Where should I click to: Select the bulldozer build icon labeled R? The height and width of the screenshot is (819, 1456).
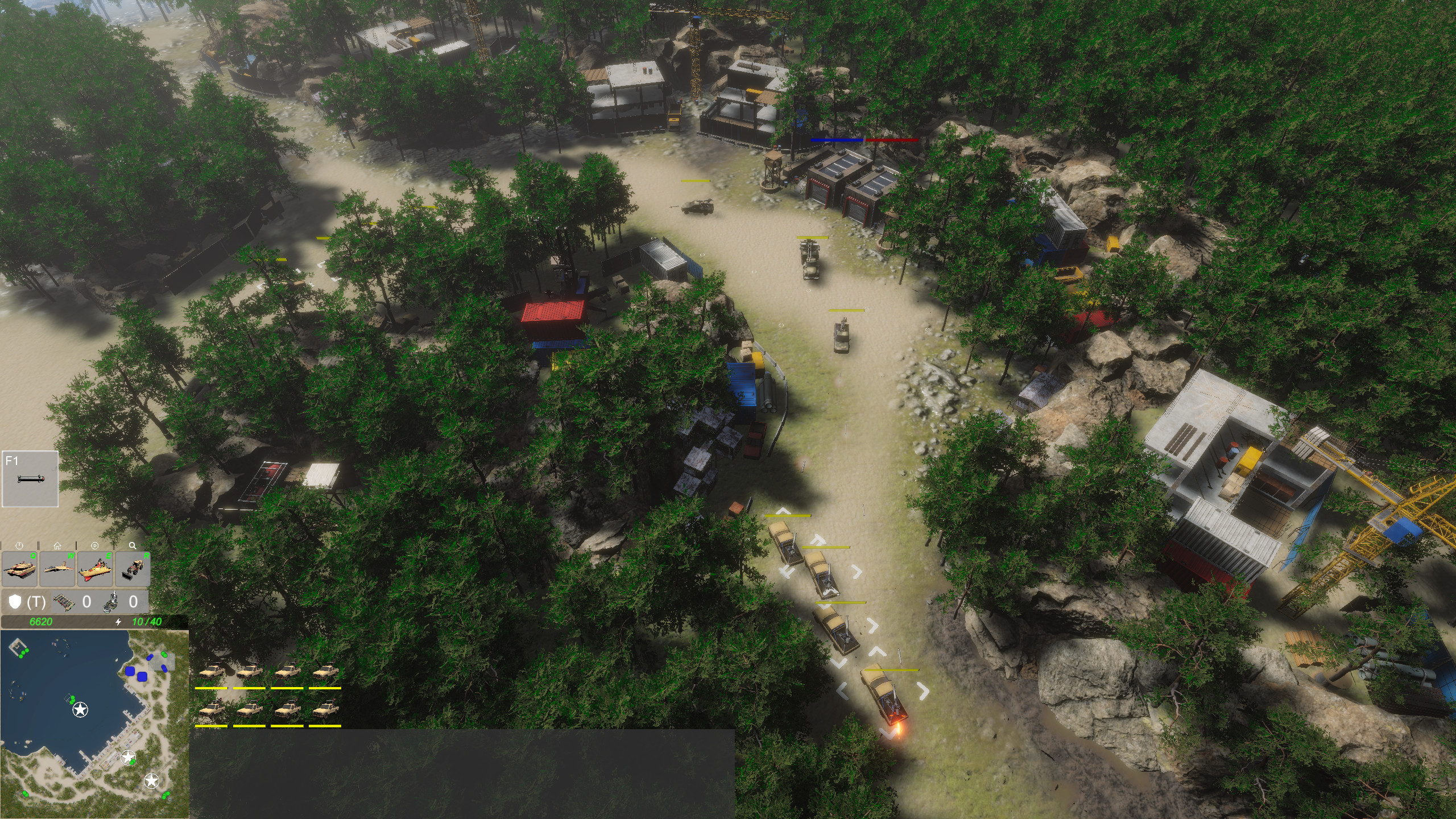(133, 570)
